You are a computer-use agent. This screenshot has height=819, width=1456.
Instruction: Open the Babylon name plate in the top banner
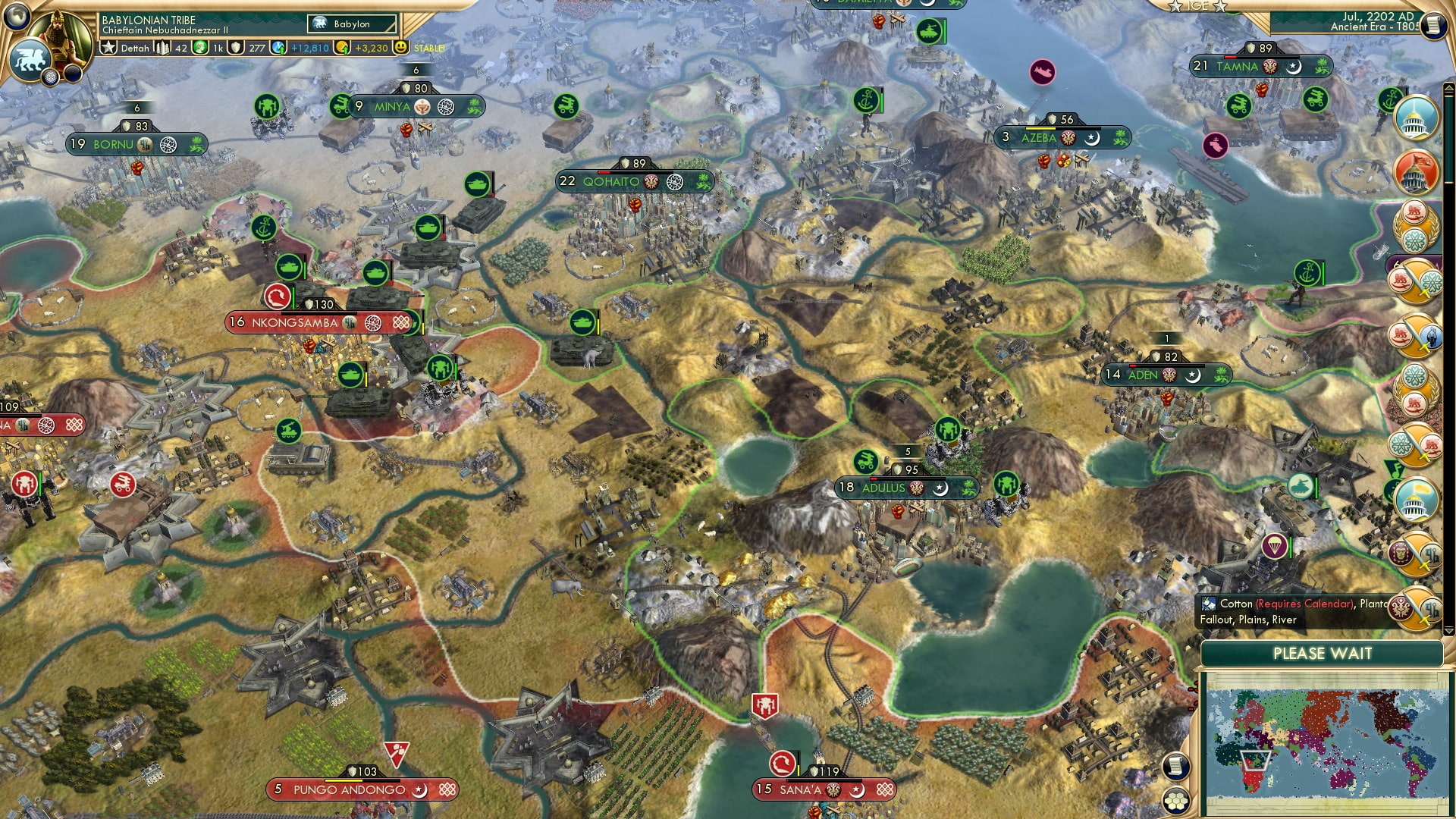coord(353,24)
